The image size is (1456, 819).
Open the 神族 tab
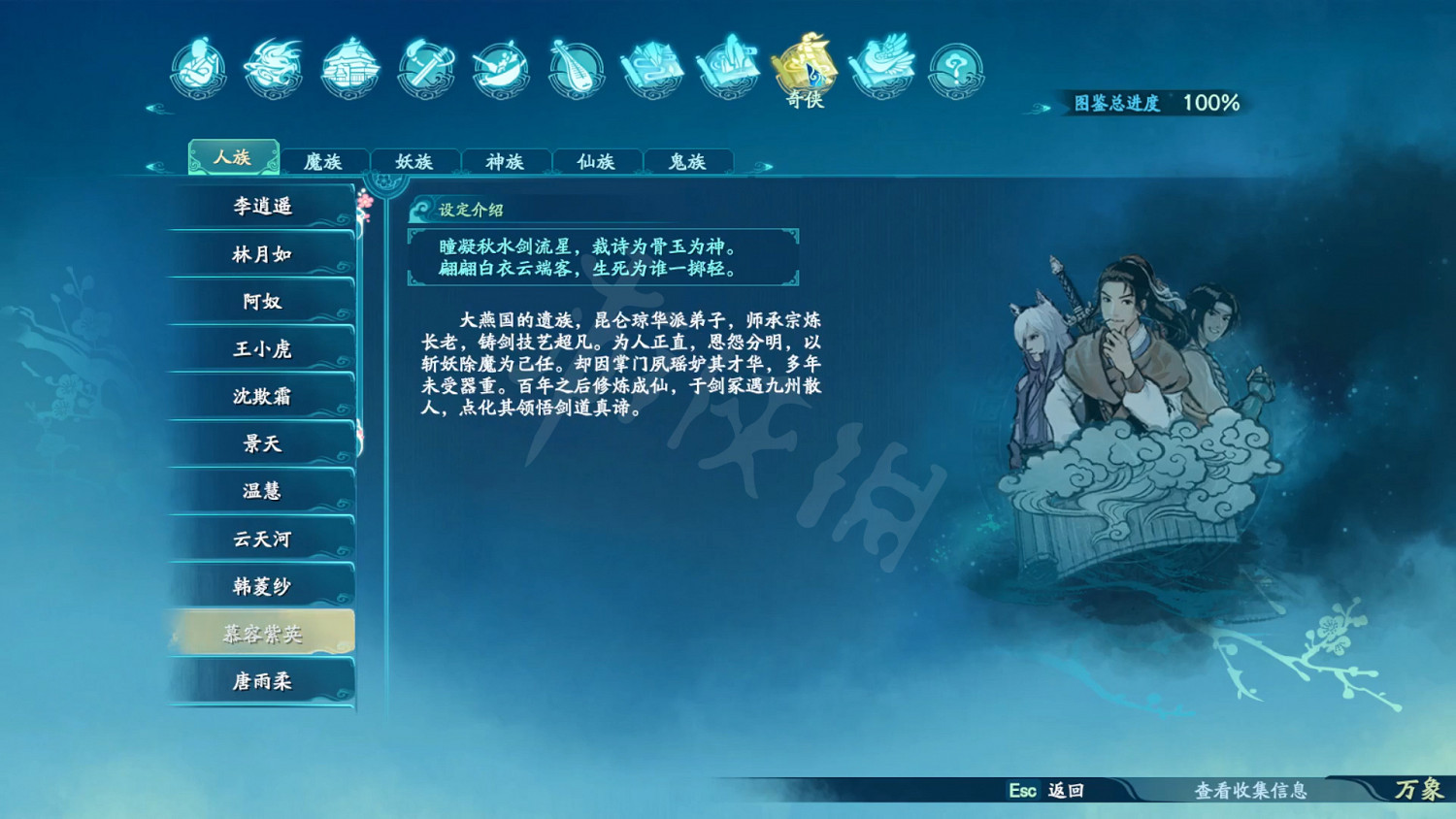coord(506,161)
